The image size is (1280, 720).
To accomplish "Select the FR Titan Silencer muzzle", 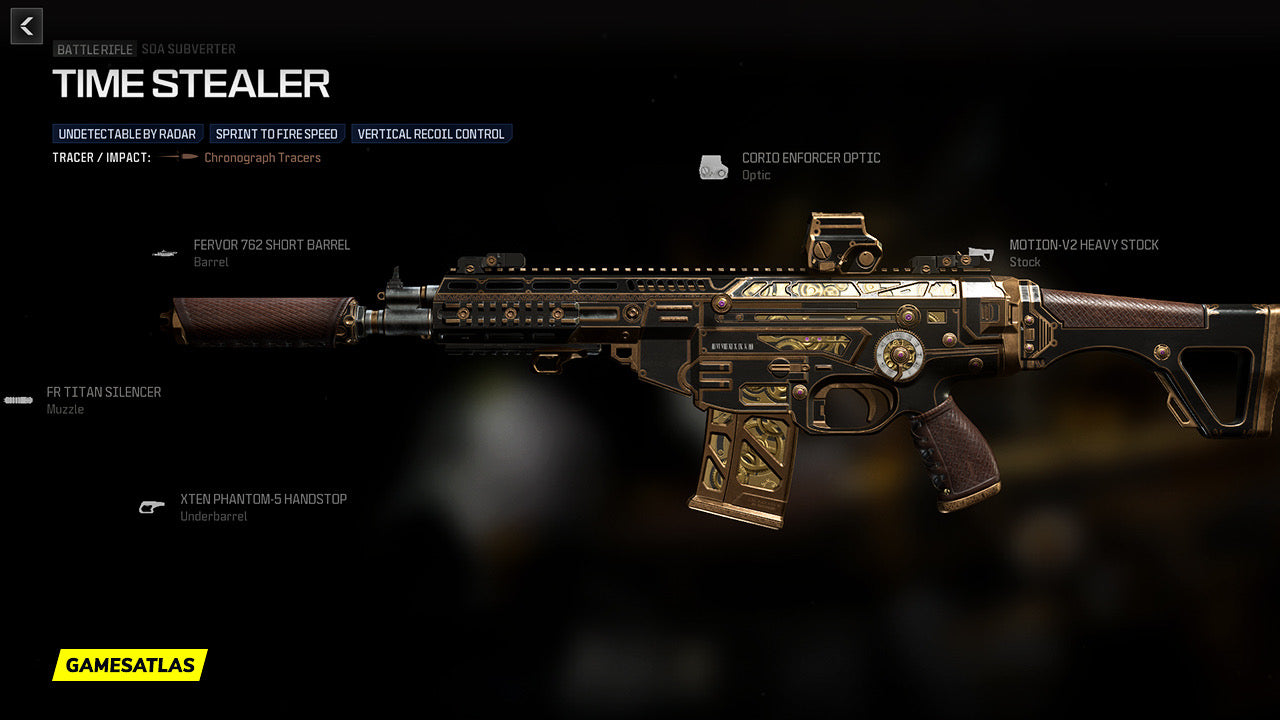I will point(103,392).
